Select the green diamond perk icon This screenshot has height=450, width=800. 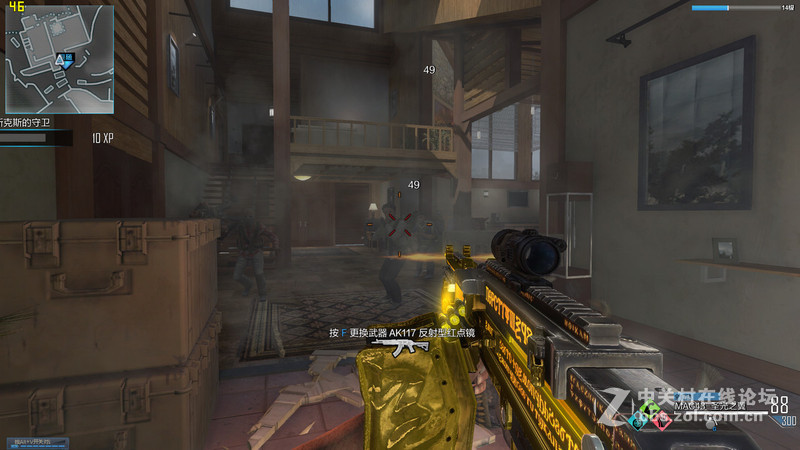tap(651, 408)
